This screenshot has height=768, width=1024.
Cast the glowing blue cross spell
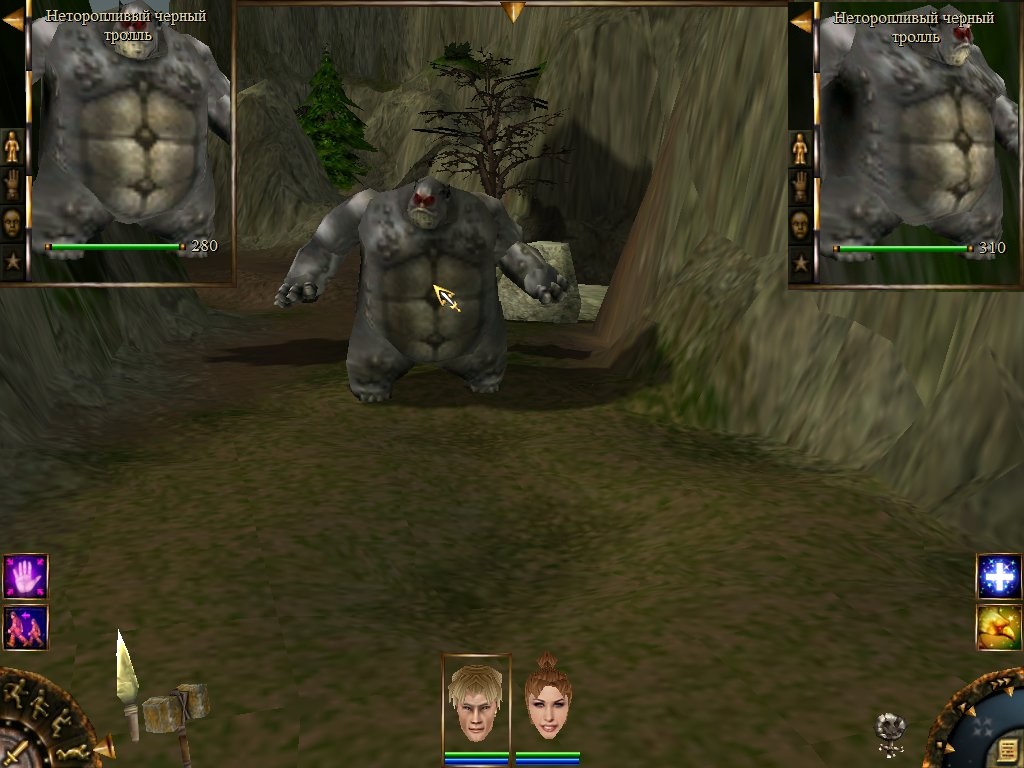(x=998, y=576)
